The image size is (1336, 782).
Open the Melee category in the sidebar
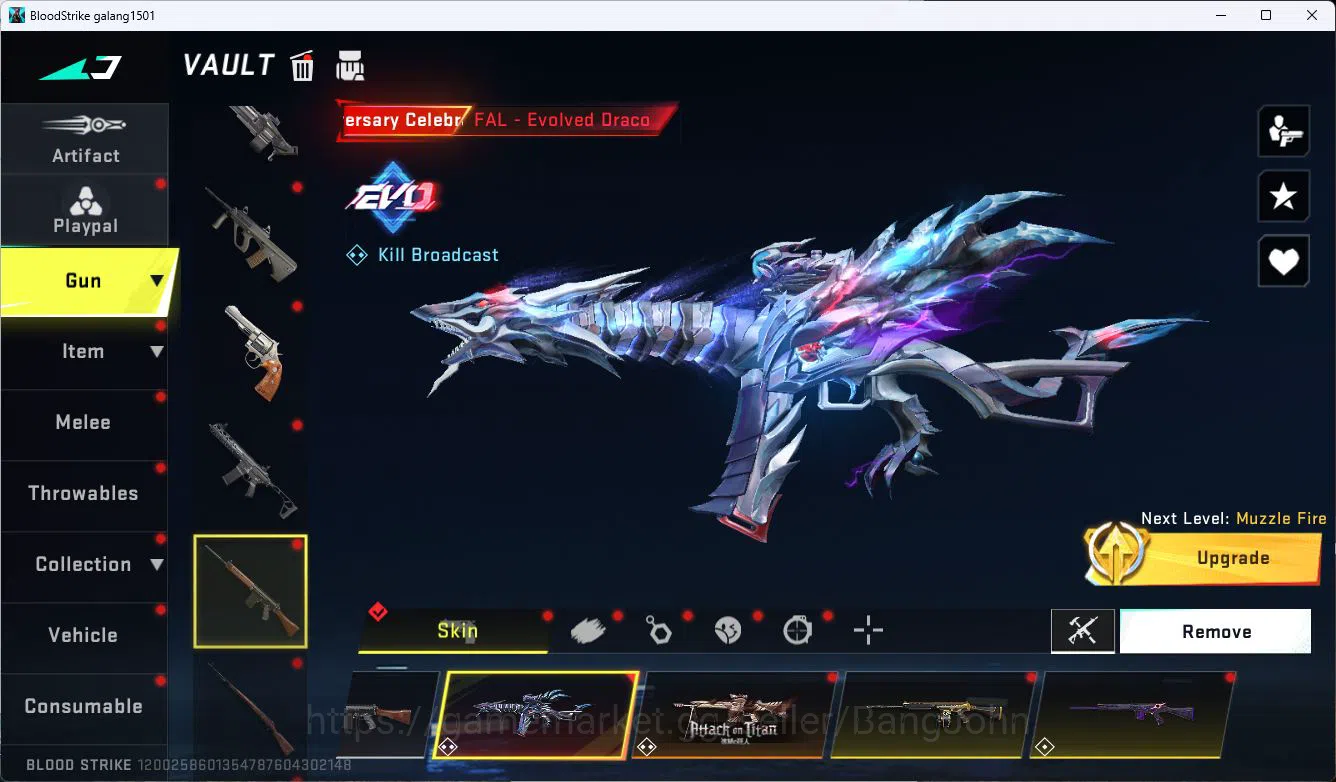click(x=83, y=422)
